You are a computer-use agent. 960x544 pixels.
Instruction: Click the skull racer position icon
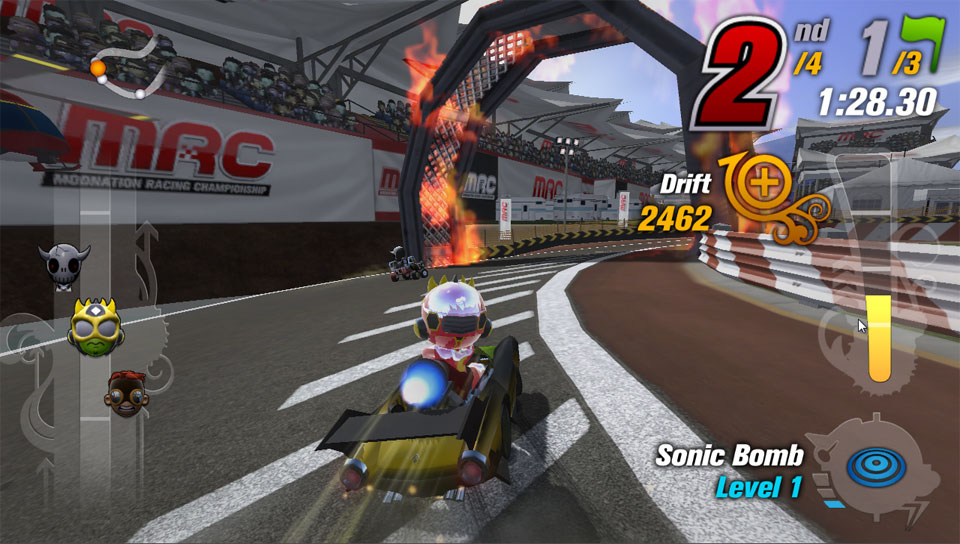pos(64,265)
